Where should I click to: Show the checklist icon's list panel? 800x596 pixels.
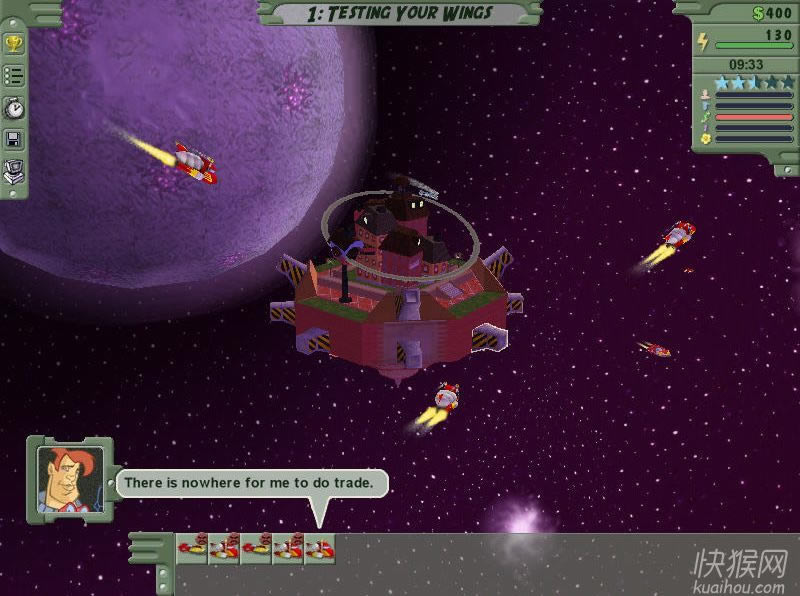14,75
